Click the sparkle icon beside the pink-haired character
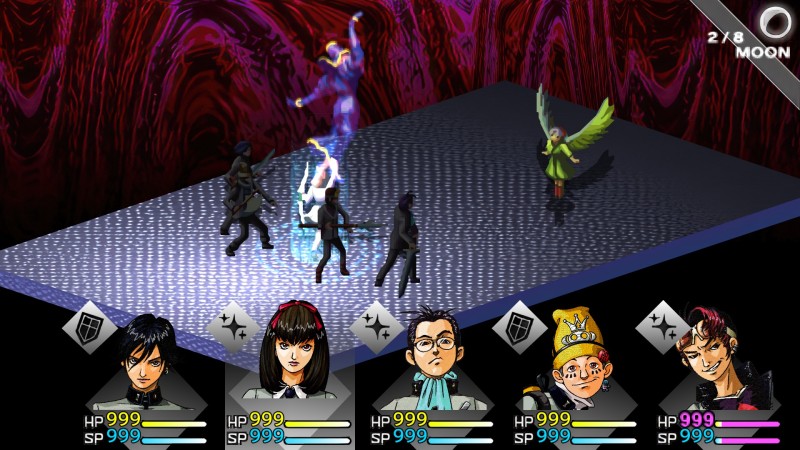 [x=663, y=326]
